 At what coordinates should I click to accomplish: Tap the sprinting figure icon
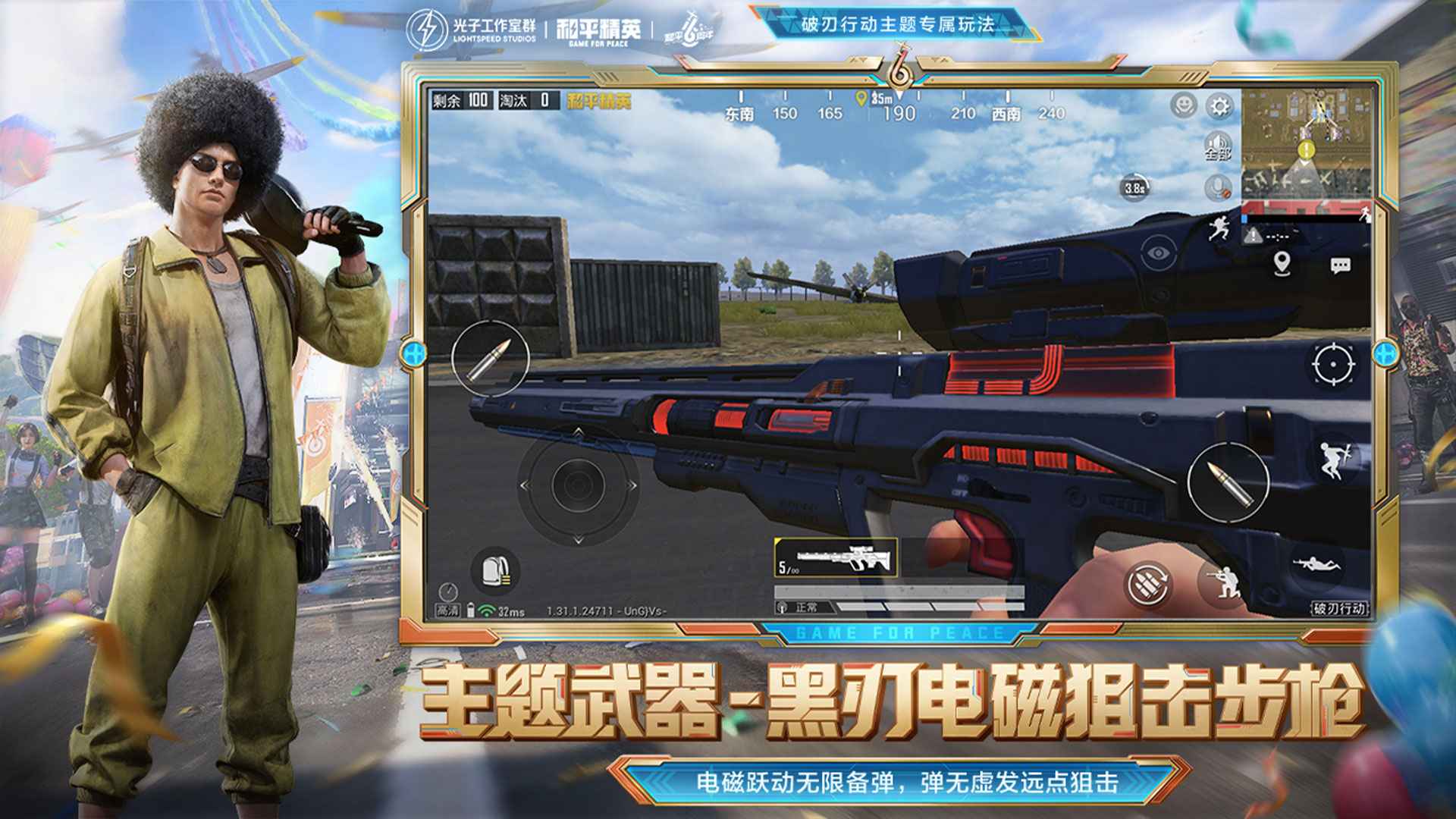coord(1218,227)
